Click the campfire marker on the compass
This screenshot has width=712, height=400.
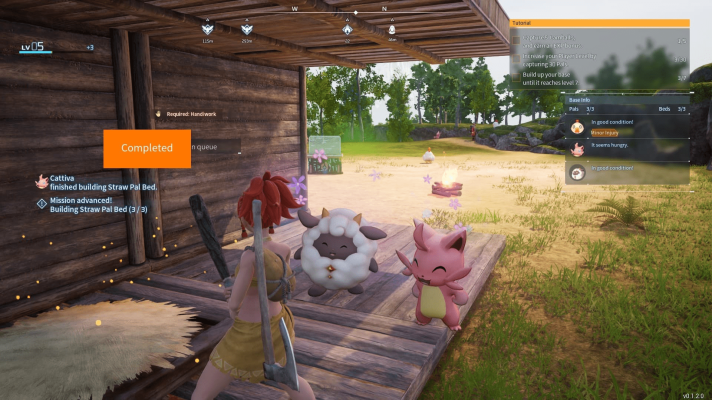[348, 30]
